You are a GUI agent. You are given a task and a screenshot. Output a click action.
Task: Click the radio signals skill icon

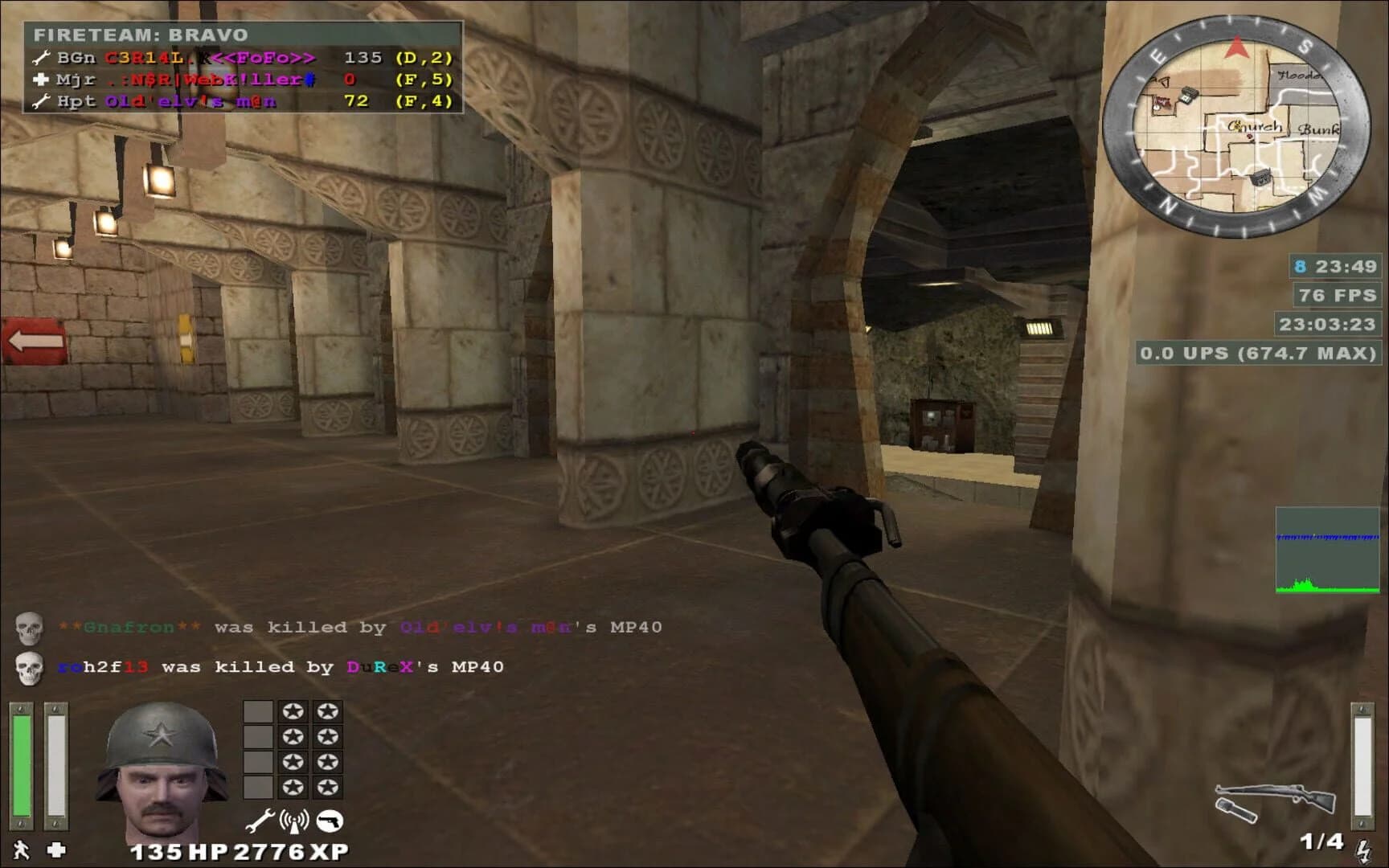[296, 821]
